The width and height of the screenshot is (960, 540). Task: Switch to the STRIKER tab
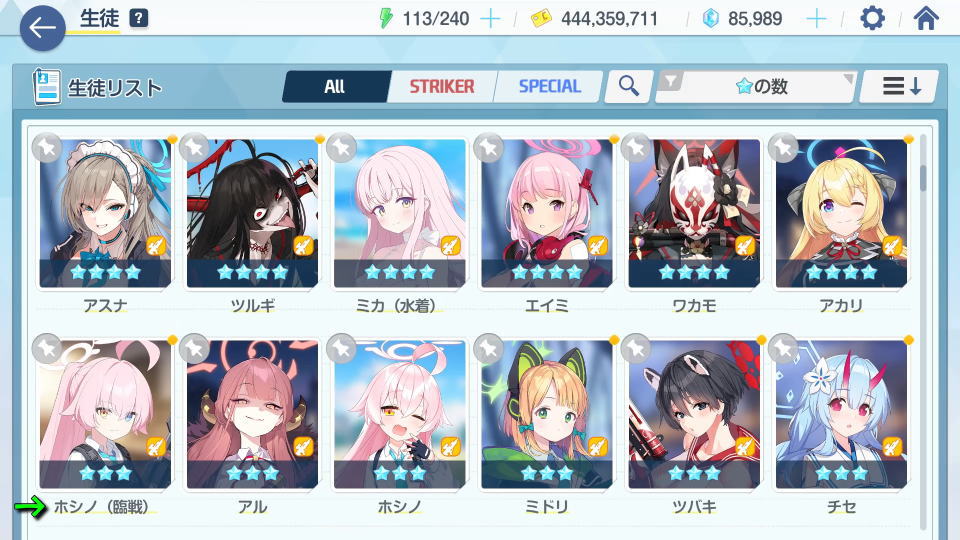pos(441,87)
